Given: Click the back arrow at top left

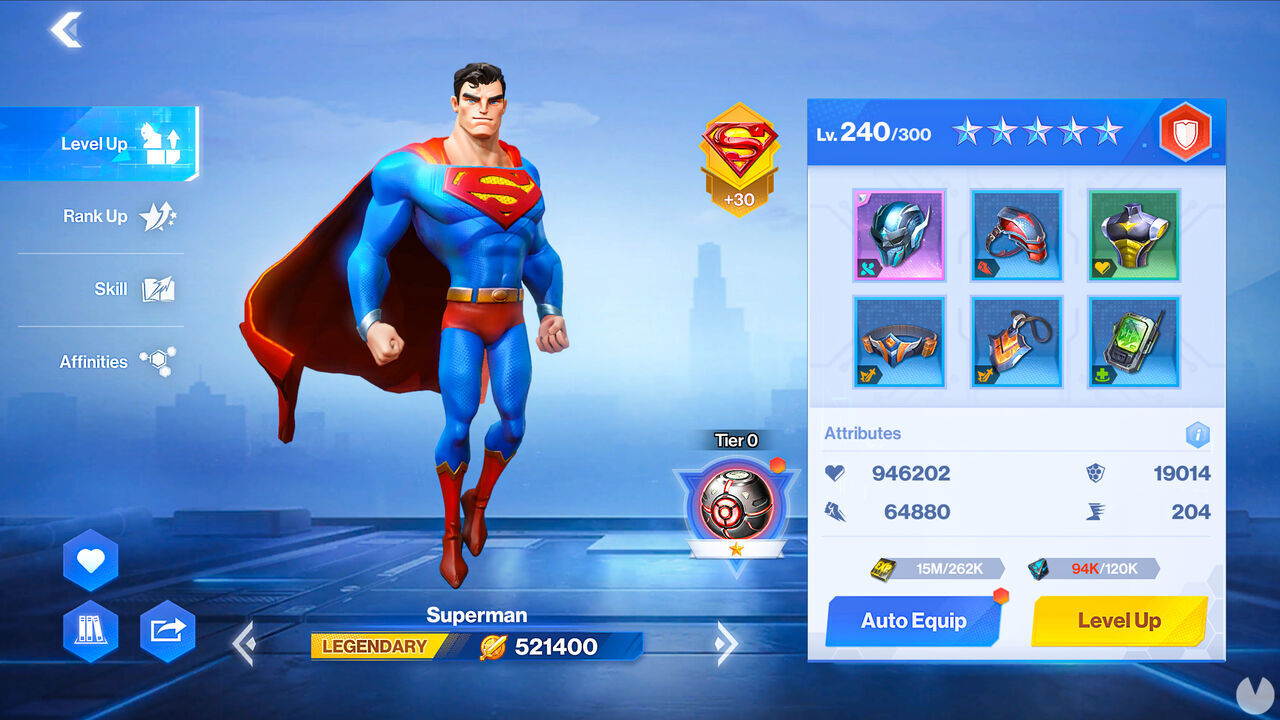Looking at the screenshot, I should click(67, 31).
